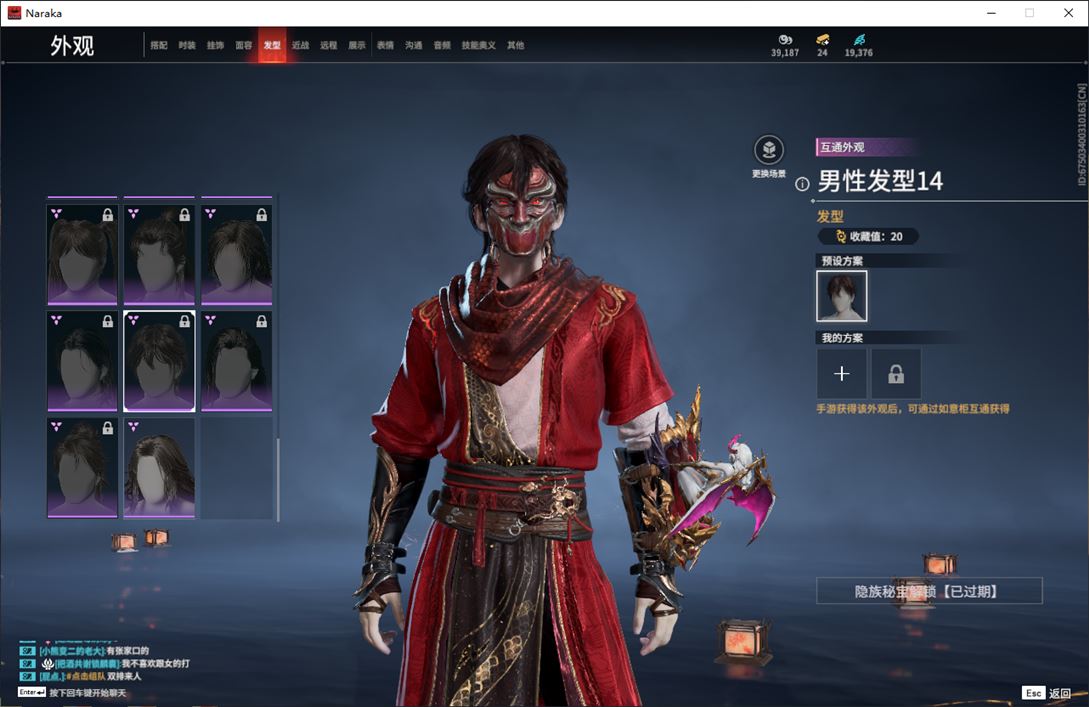1089x707 pixels.
Task: Switch to the 面容 tab
Action: 244,45
